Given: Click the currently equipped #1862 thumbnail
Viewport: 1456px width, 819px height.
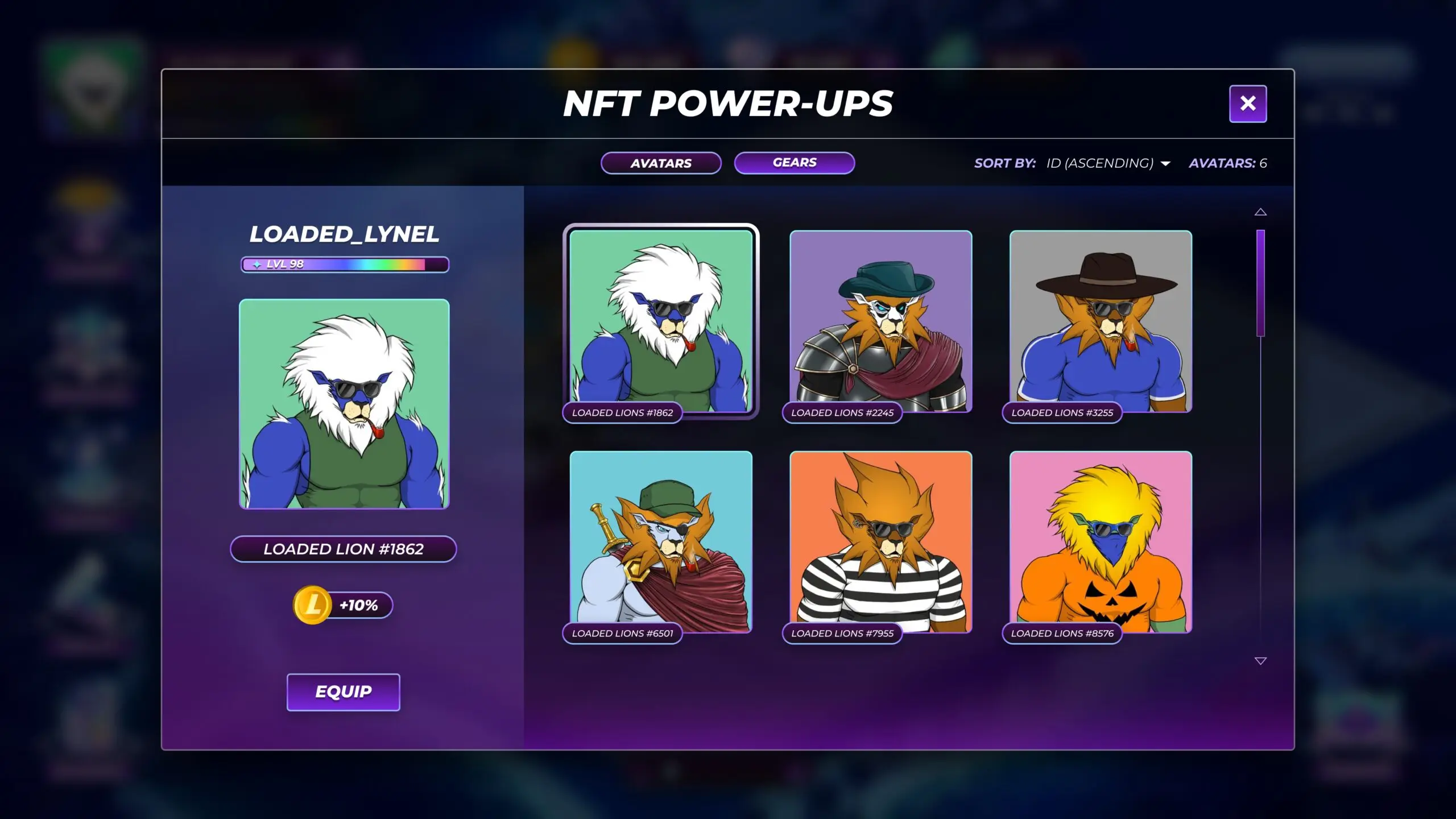Looking at the screenshot, I should pos(661,321).
